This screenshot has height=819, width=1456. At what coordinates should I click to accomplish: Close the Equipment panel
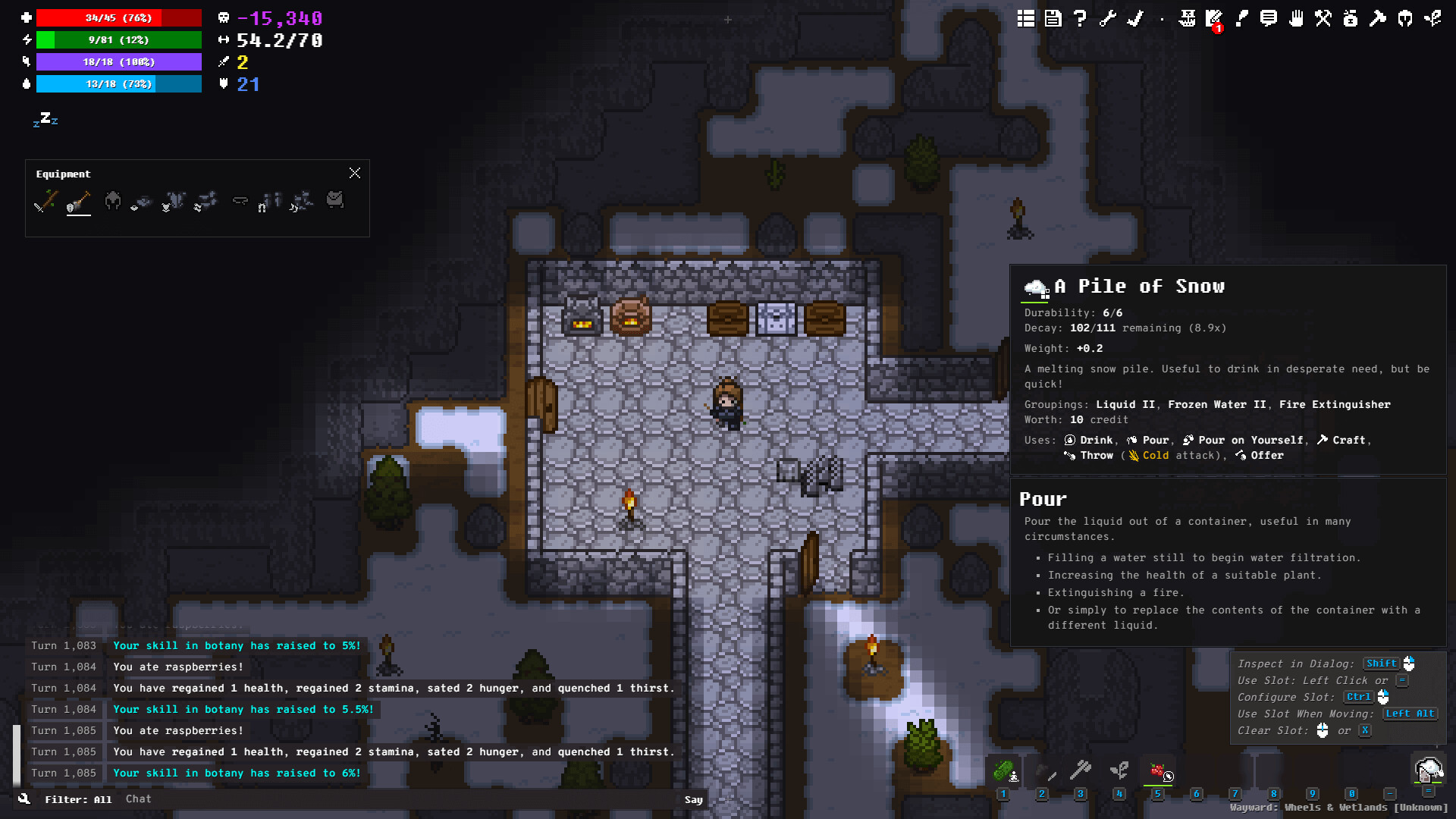(x=354, y=173)
